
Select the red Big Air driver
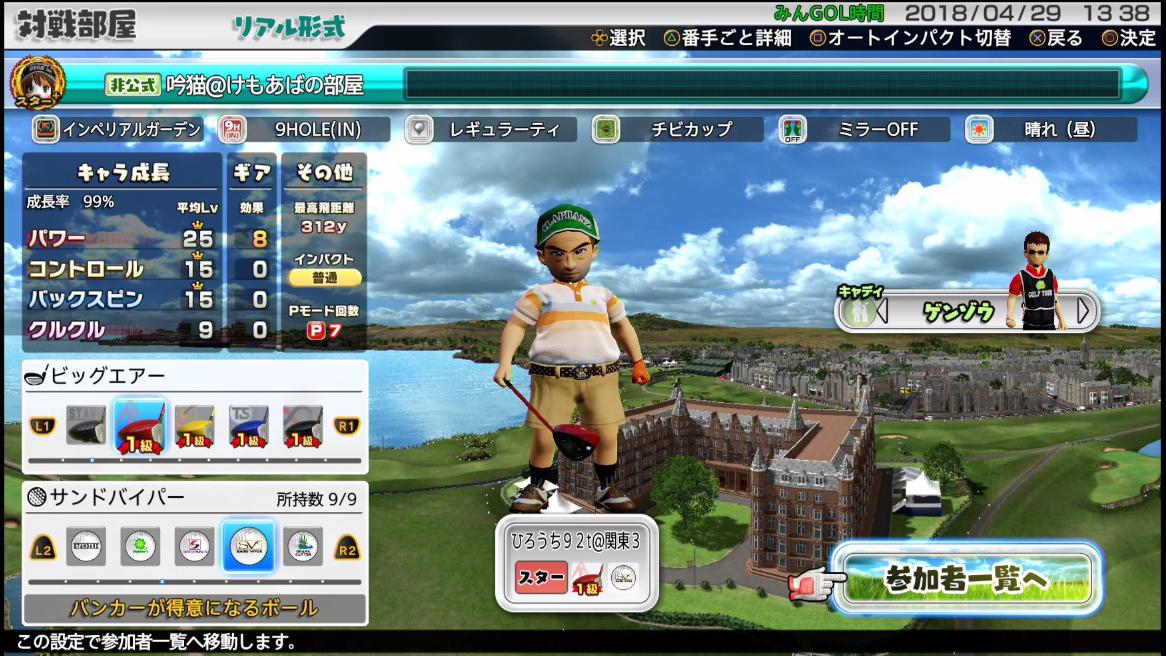140,426
